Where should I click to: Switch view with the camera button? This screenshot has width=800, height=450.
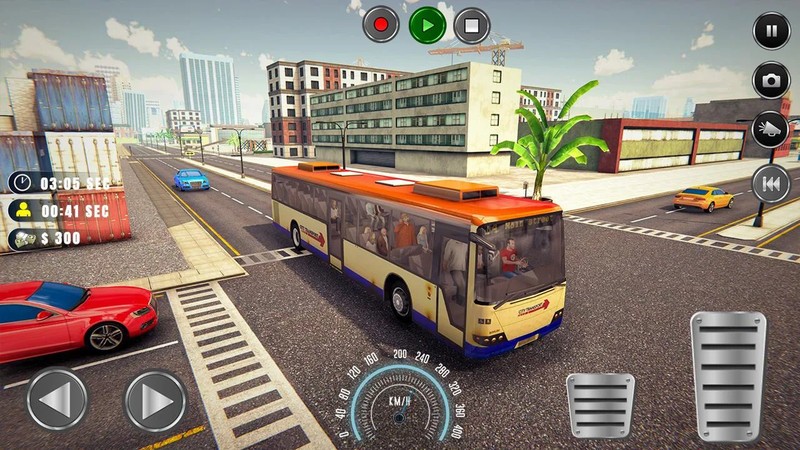771,80
